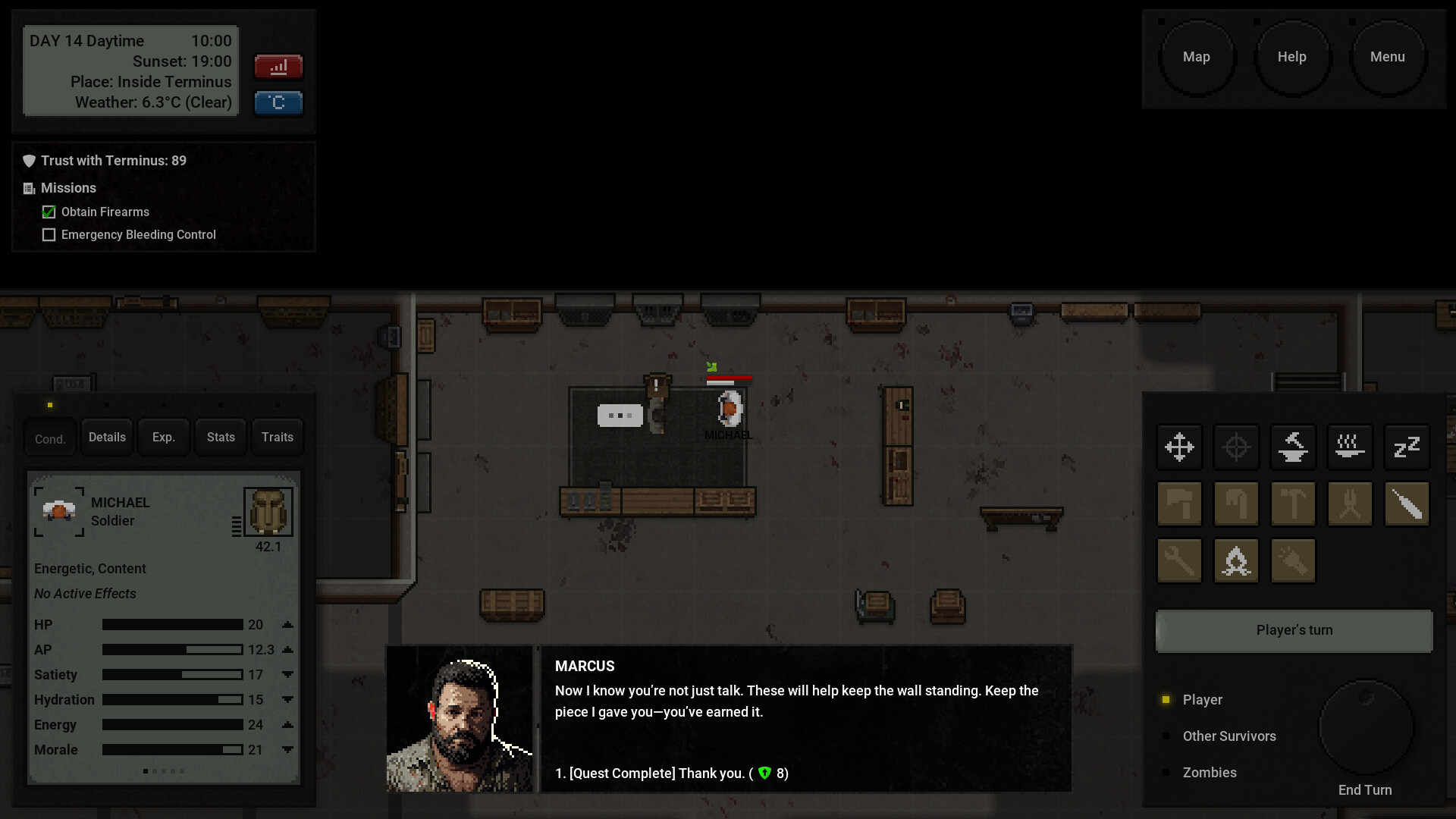Select the Wrench repair icon
This screenshot has height=819, width=1456.
[1178, 560]
